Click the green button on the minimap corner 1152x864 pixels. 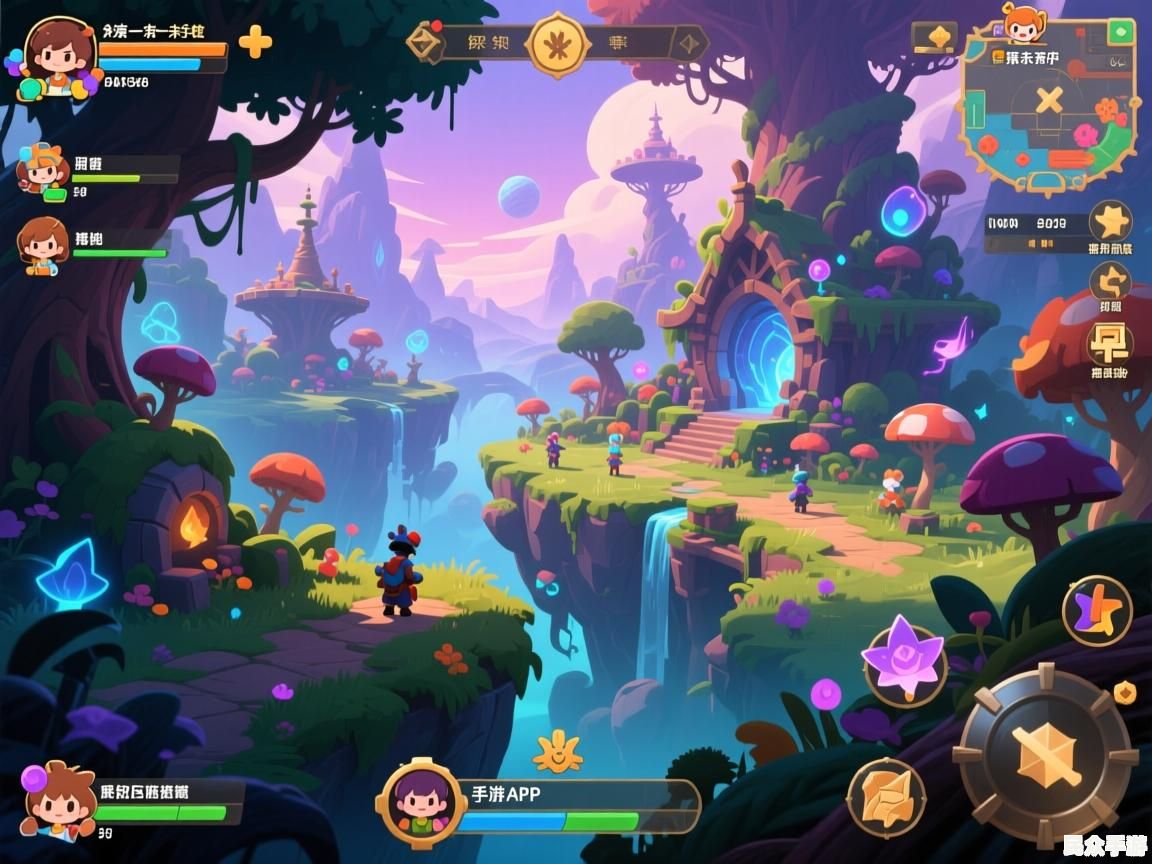[1120, 33]
